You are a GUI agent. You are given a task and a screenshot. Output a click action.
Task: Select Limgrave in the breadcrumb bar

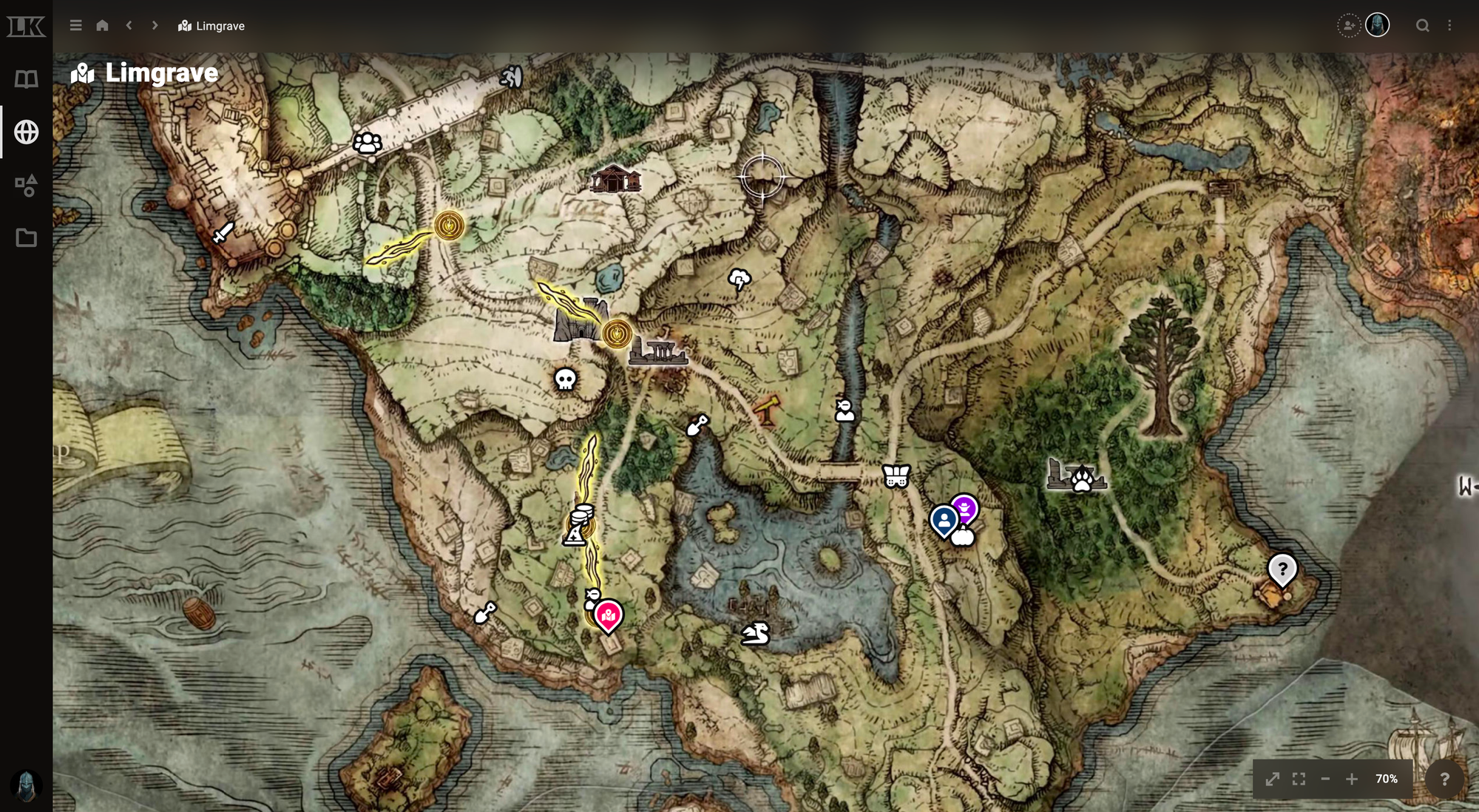click(211, 25)
